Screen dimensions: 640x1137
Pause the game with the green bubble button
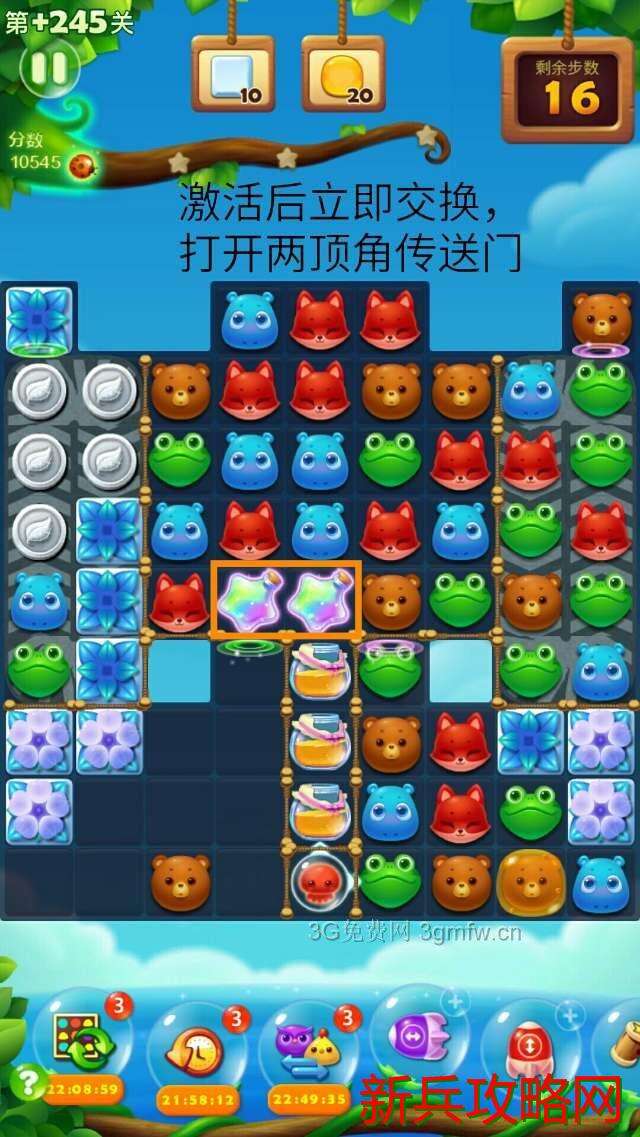click(50, 68)
